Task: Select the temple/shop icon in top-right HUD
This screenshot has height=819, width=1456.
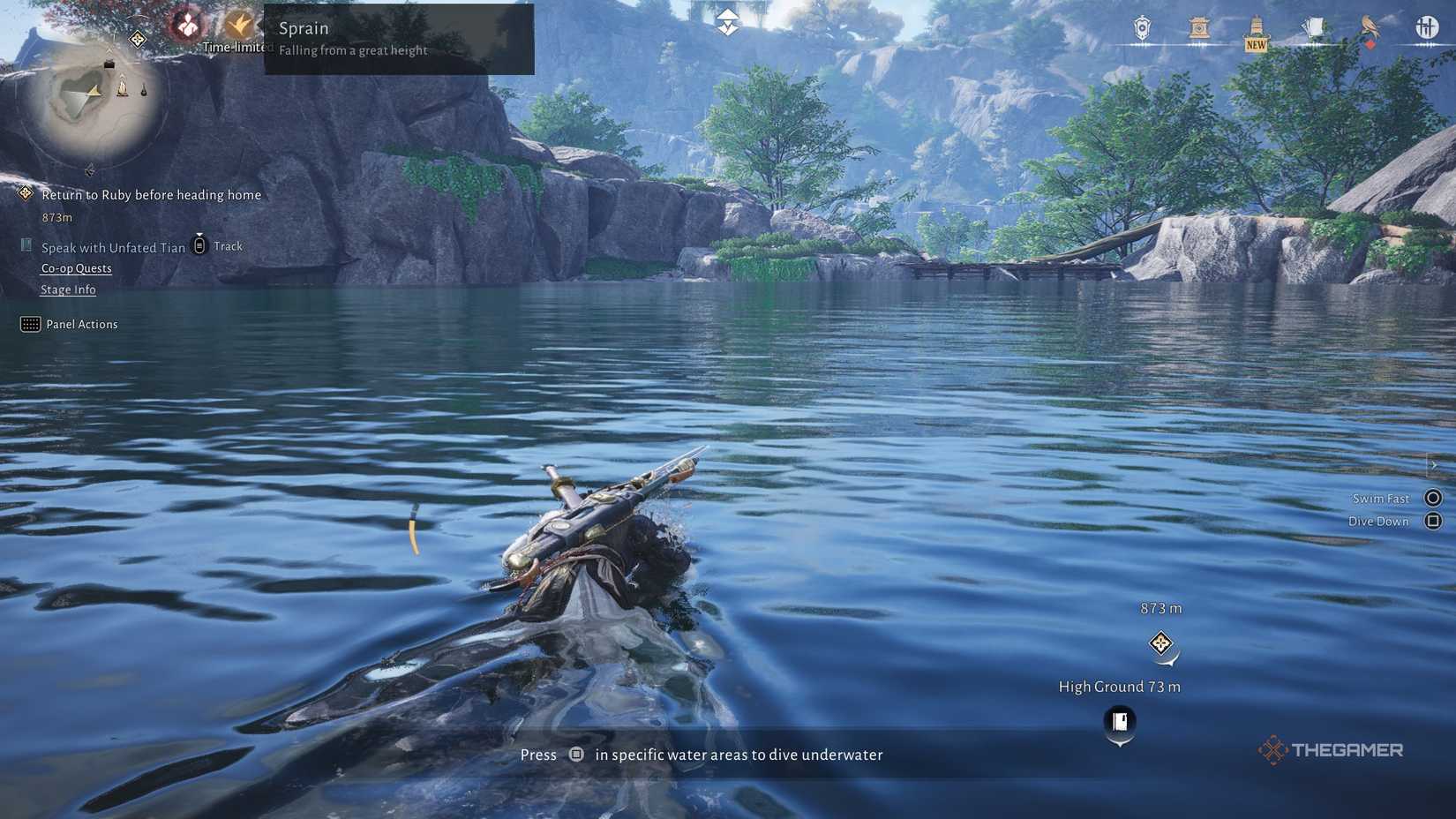Action: [1198, 28]
